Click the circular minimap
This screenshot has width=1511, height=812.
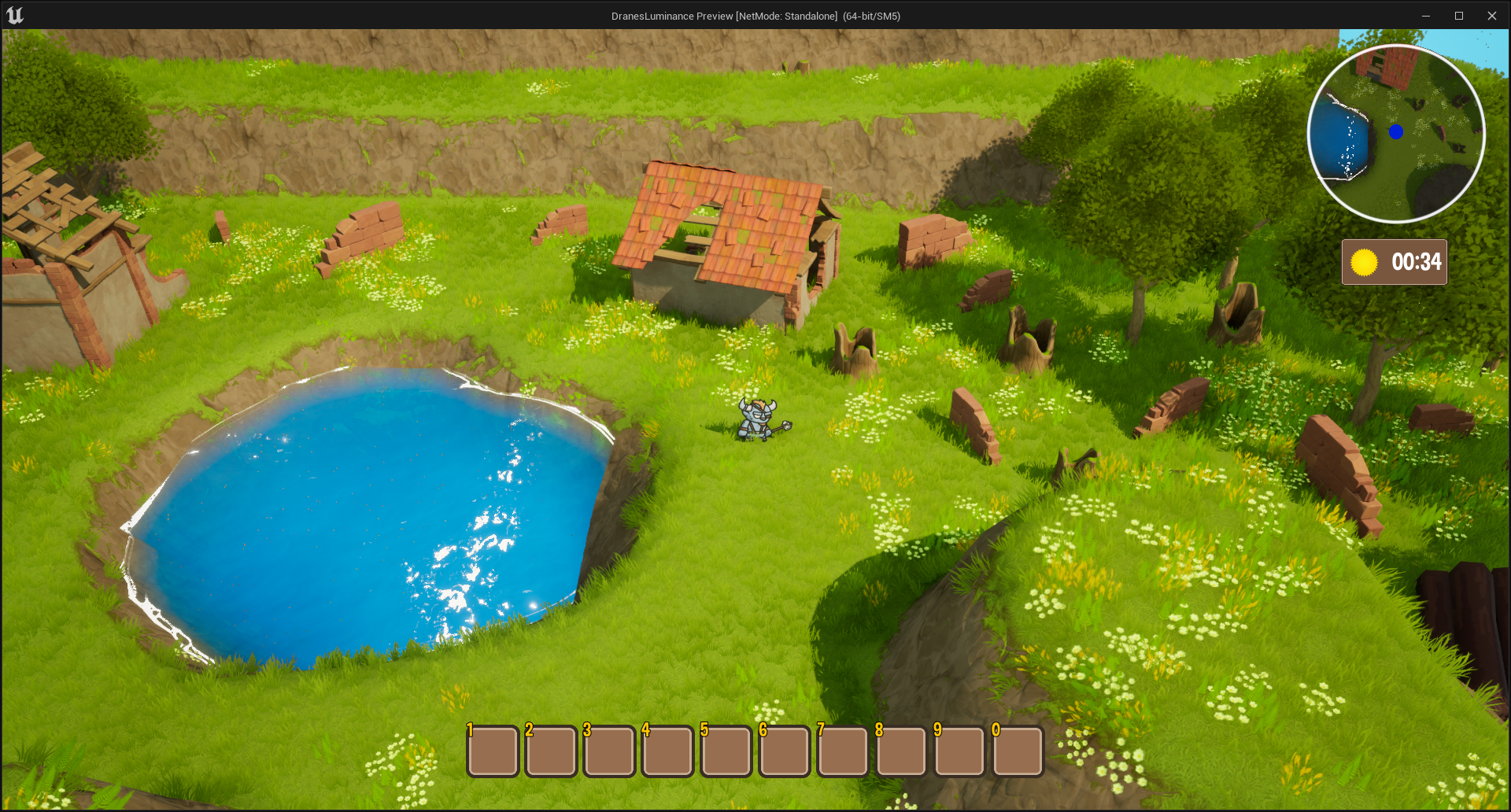pos(1396,134)
